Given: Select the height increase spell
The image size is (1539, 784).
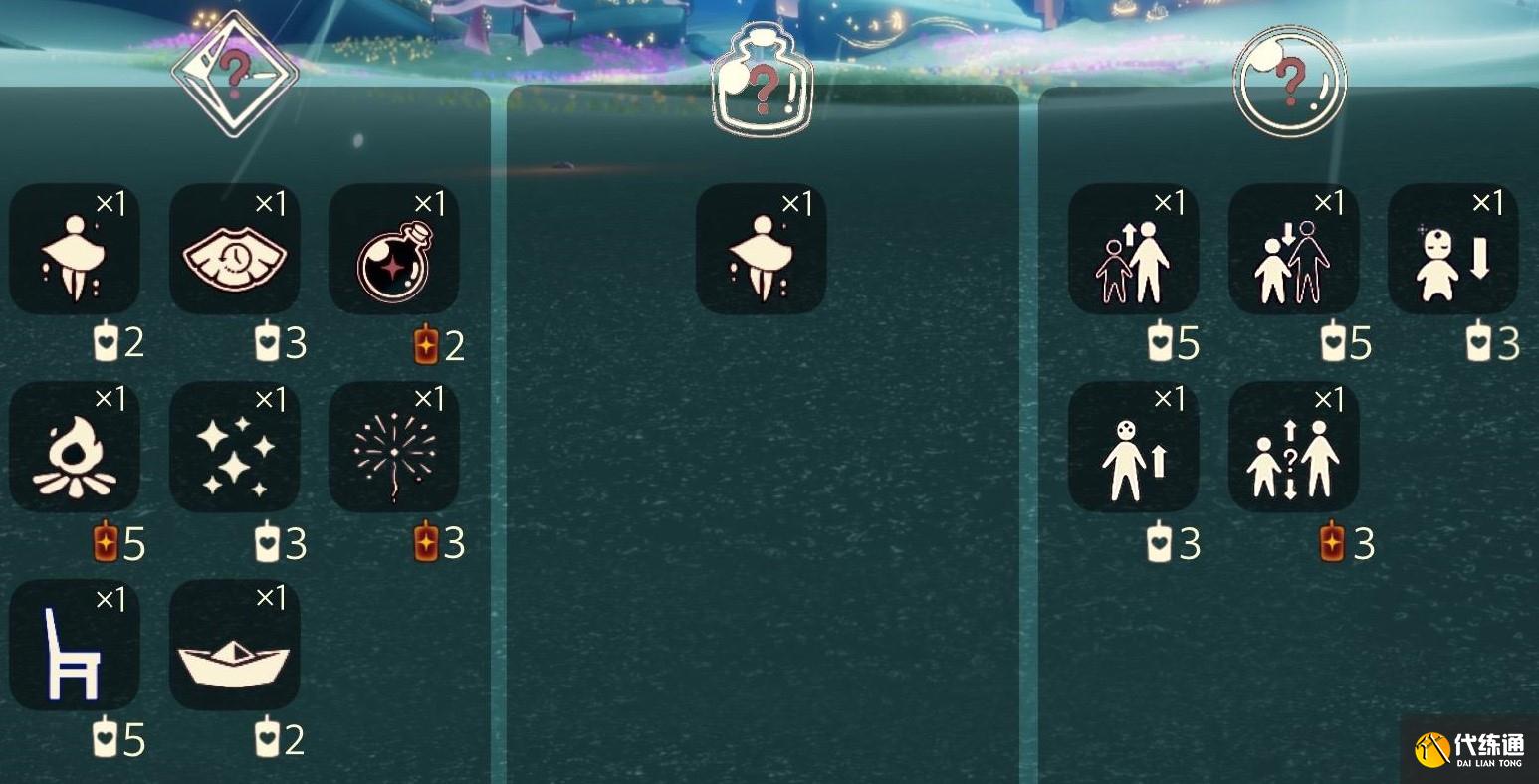Looking at the screenshot, I should pos(1133,447).
